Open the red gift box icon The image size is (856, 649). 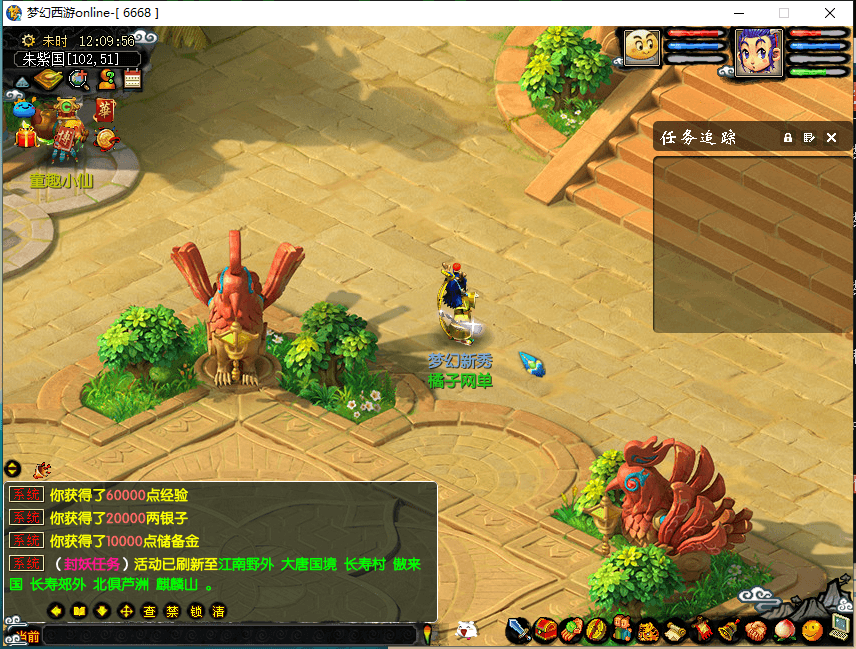[x=24, y=134]
